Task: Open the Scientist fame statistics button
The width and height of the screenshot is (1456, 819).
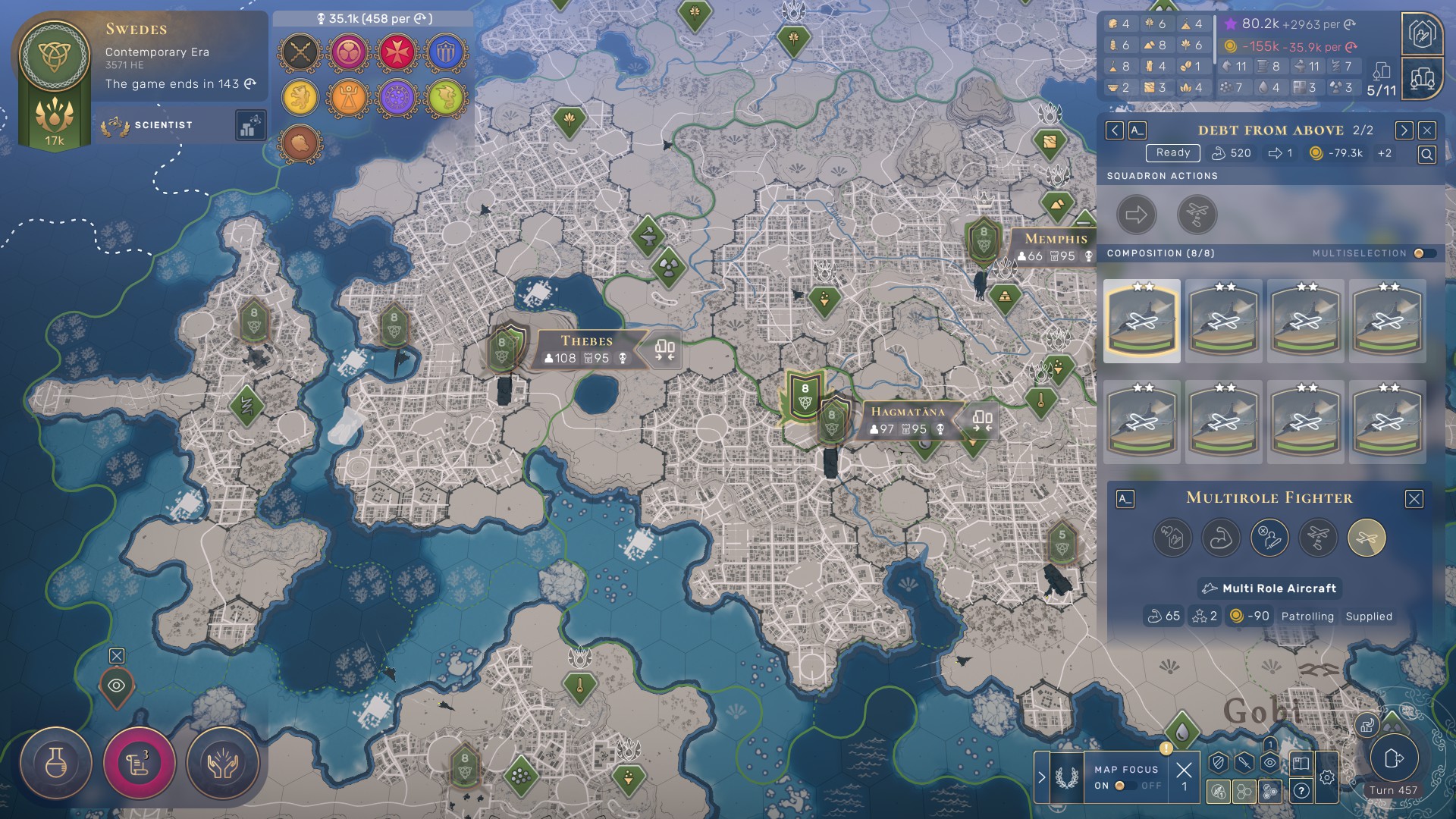Action: (250, 126)
